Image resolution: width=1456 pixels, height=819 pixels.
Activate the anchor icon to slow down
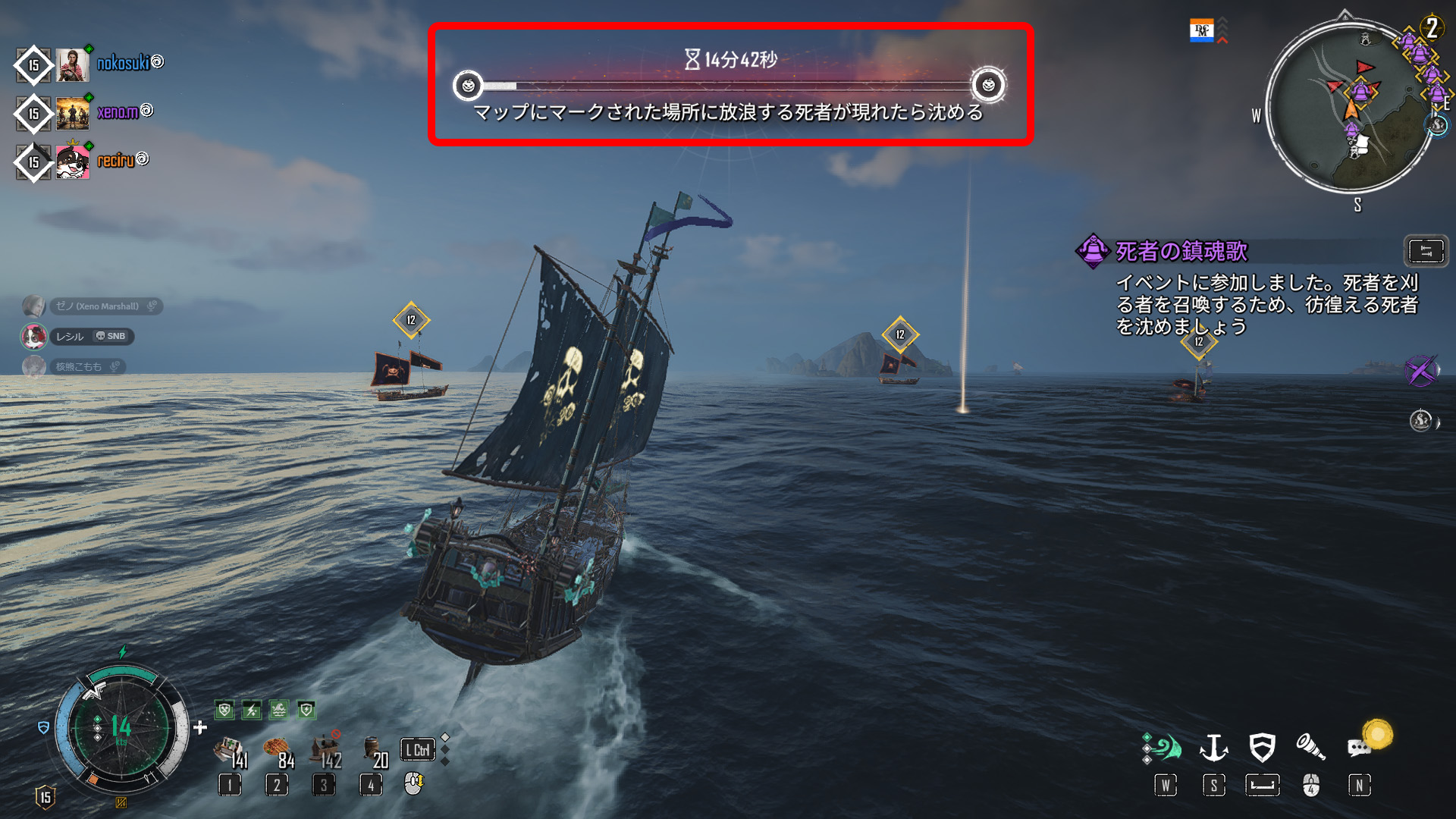coord(1213,748)
